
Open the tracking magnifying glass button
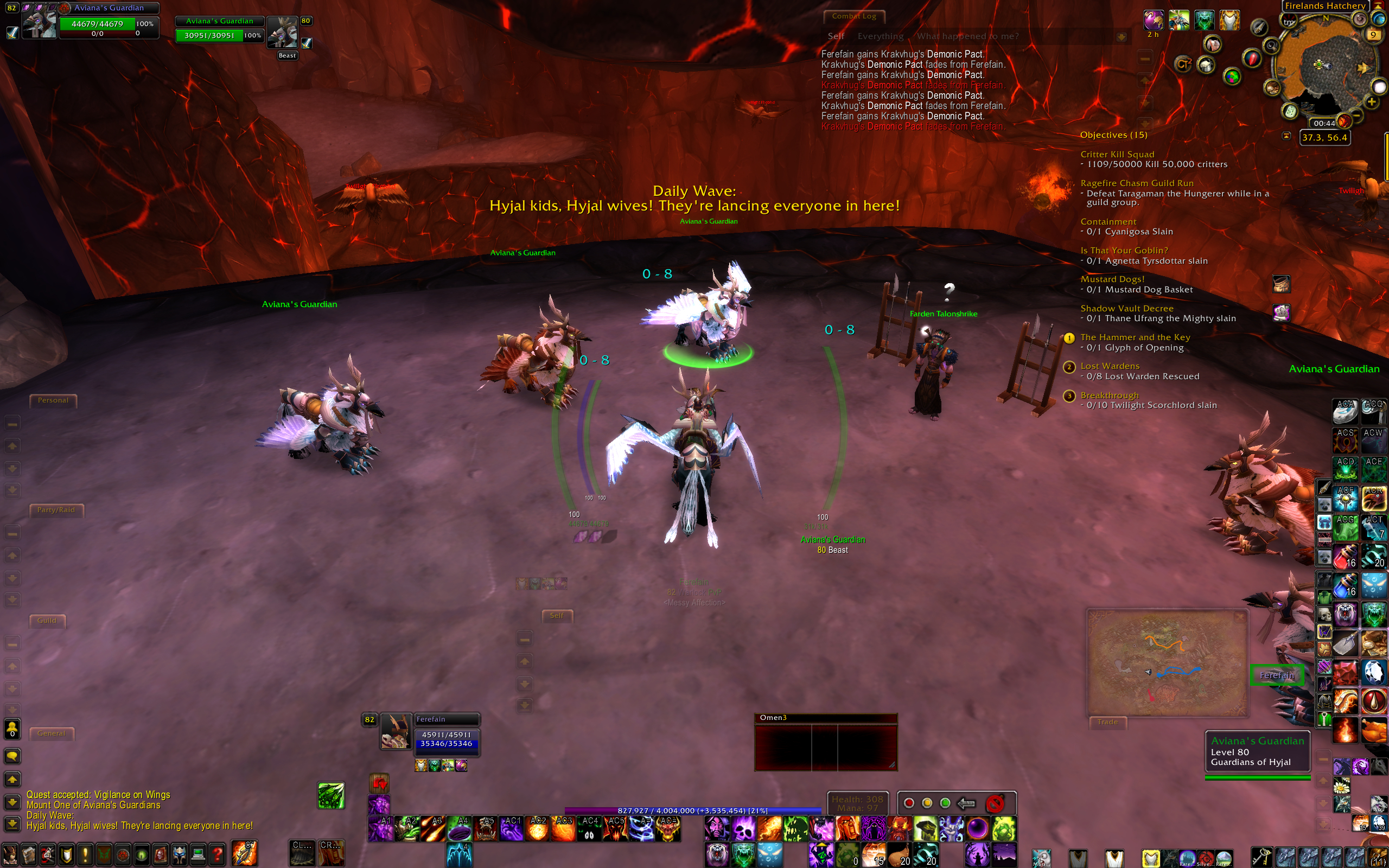point(1271,46)
